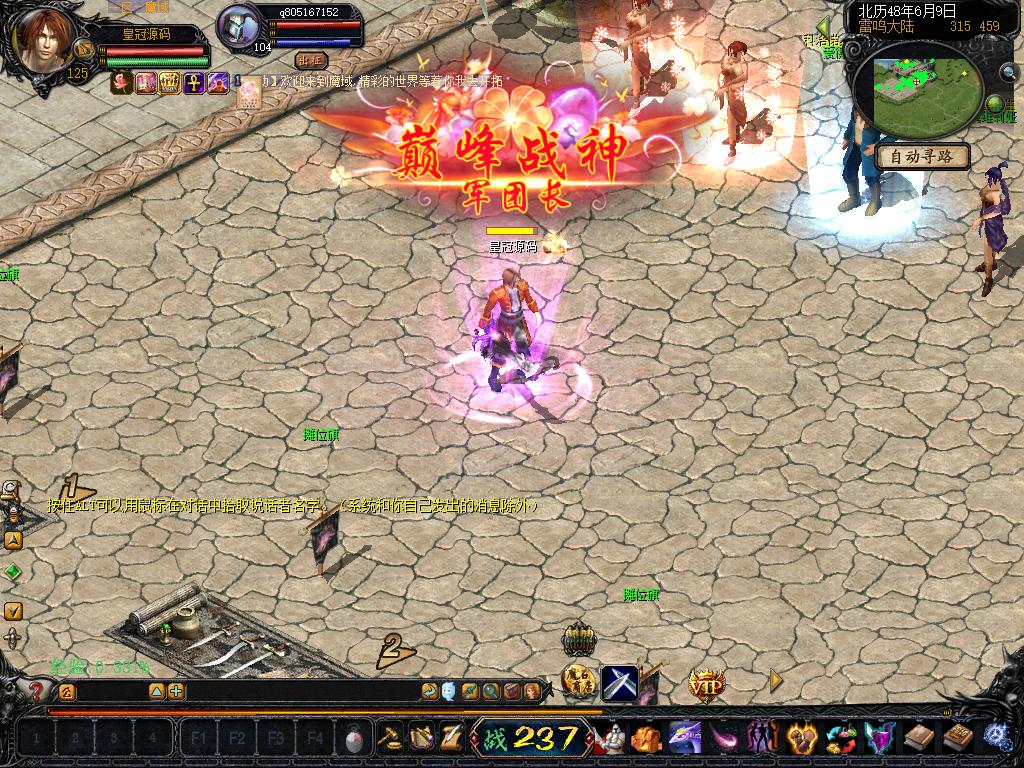This screenshot has width=1024, height=768.
Task: Click the gavel icon in the bottom bar
Action: tap(390, 738)
